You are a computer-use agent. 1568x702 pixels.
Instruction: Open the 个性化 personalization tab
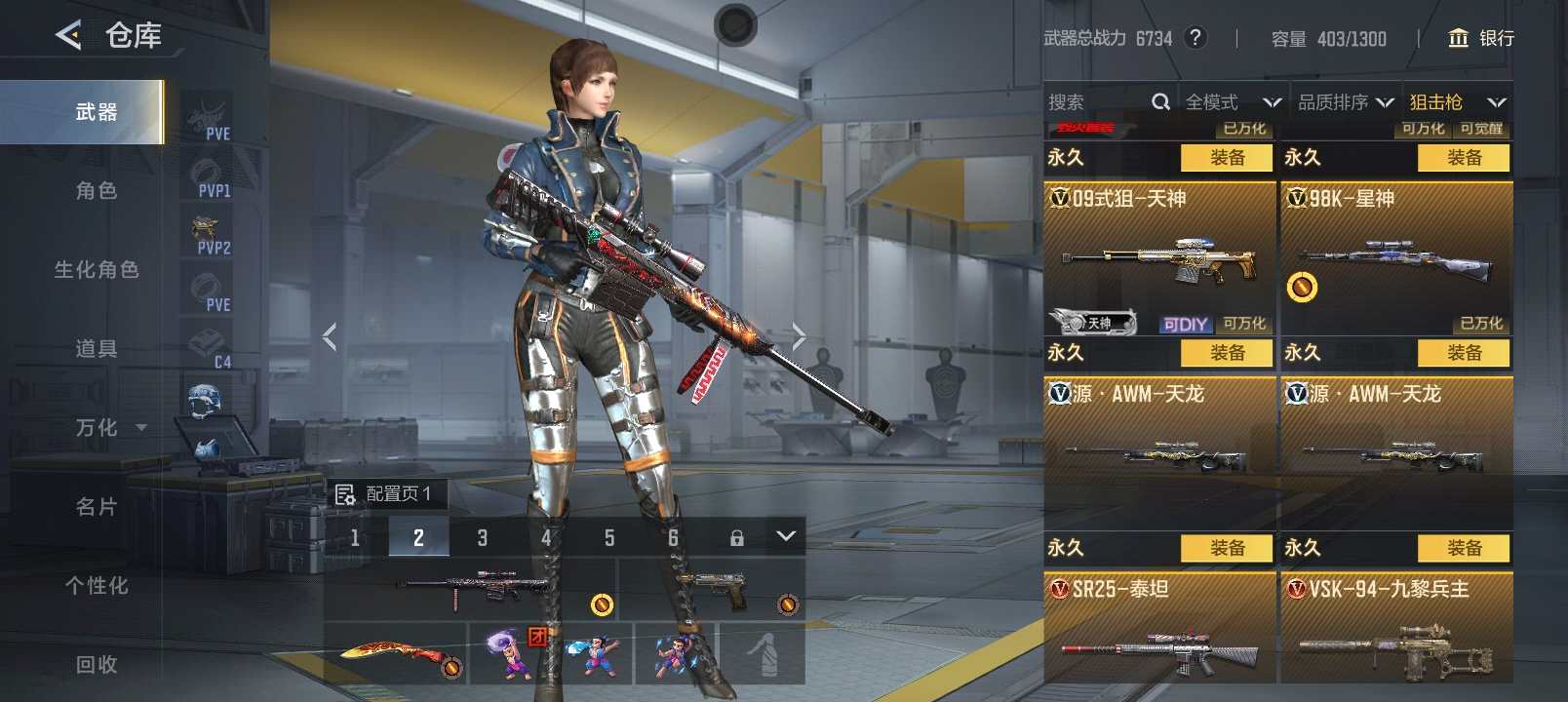96,586
